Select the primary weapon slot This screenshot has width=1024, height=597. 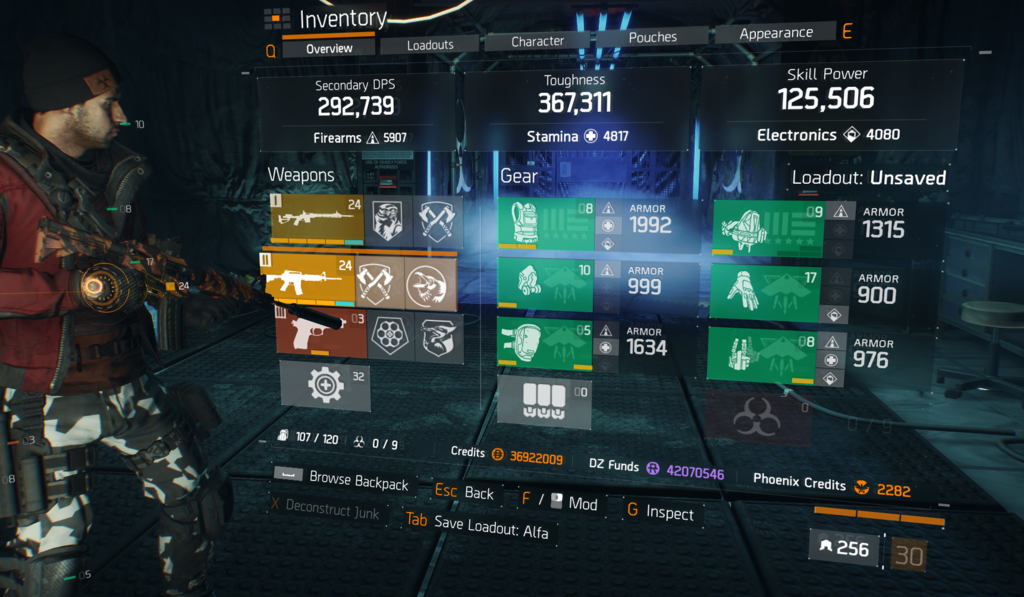pyautogui.click(x=317, y=218)
